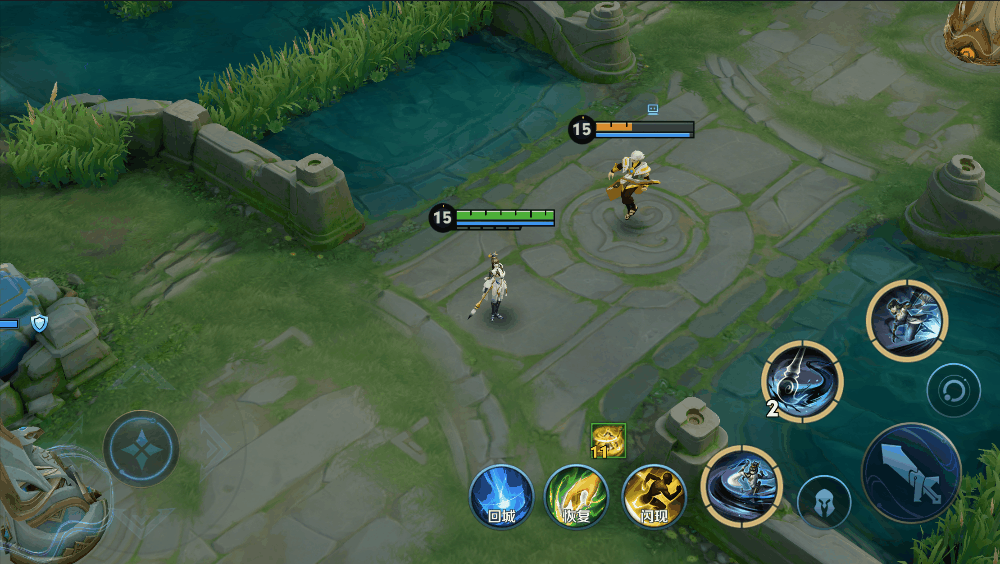The image size is (1000, 564).
Task: Tap the movement joystick knob
Action: (141, 448)
